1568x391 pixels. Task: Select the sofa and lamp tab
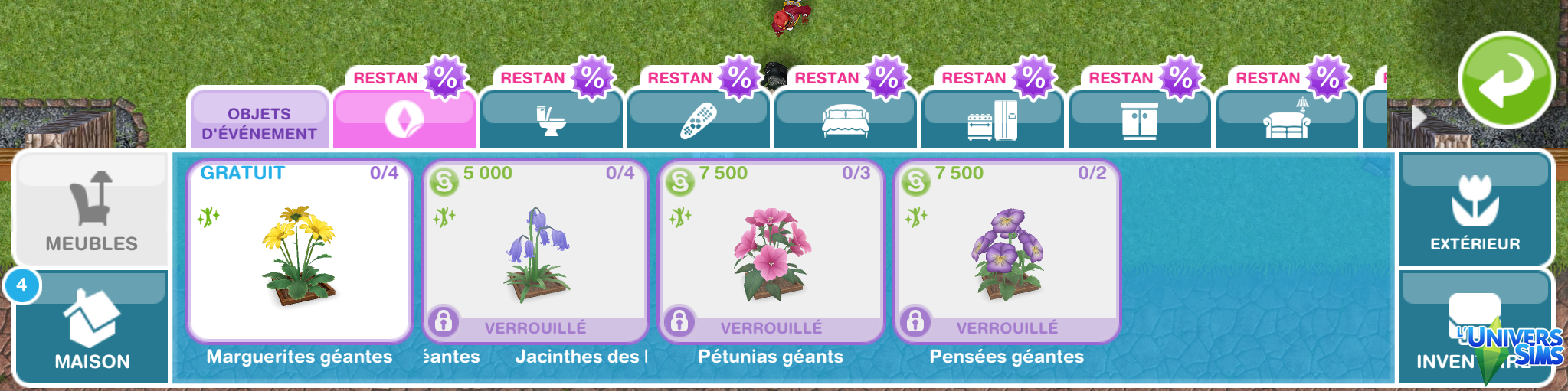click(1286, 120)
